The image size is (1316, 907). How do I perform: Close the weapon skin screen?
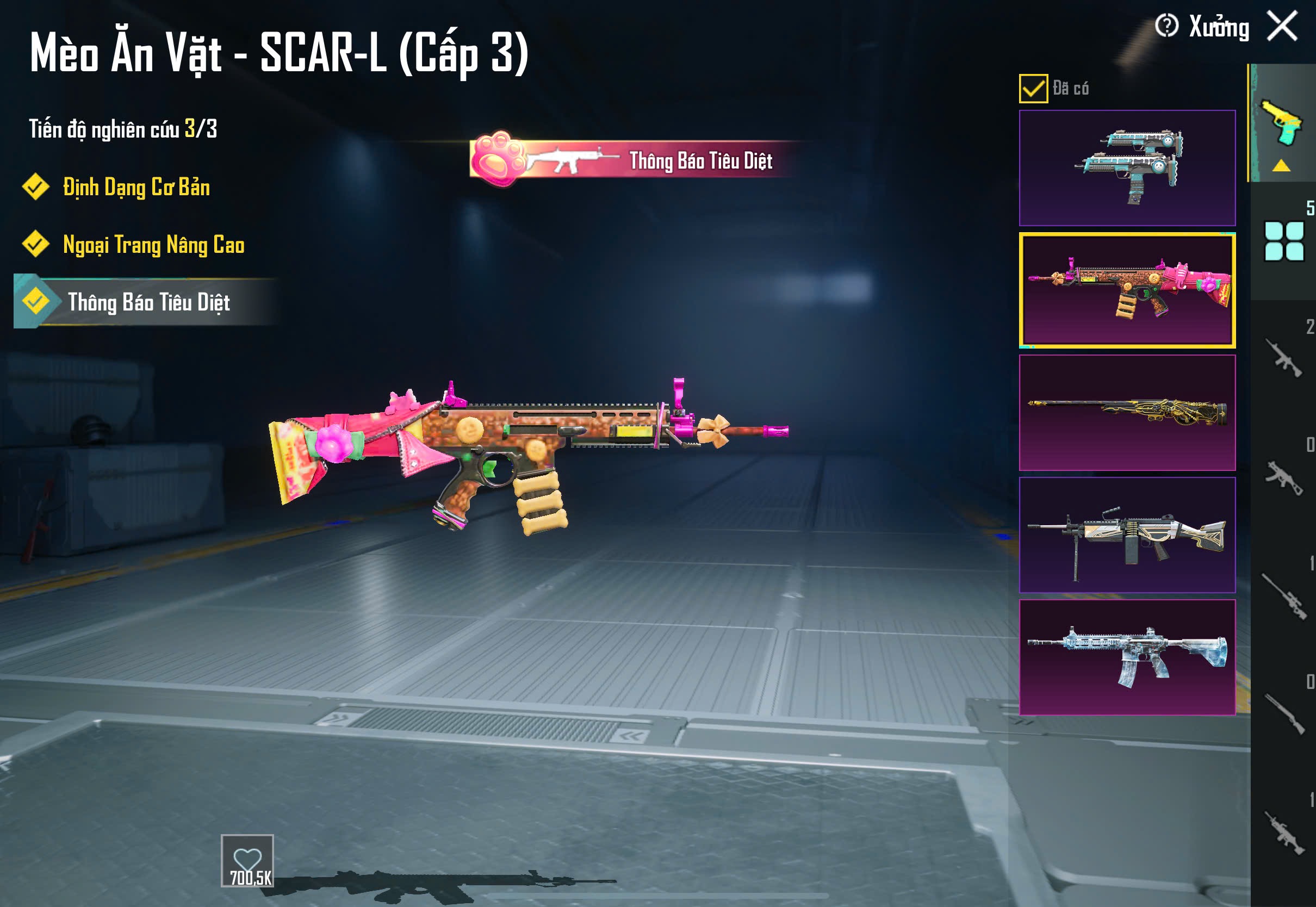coord(1282,26)
